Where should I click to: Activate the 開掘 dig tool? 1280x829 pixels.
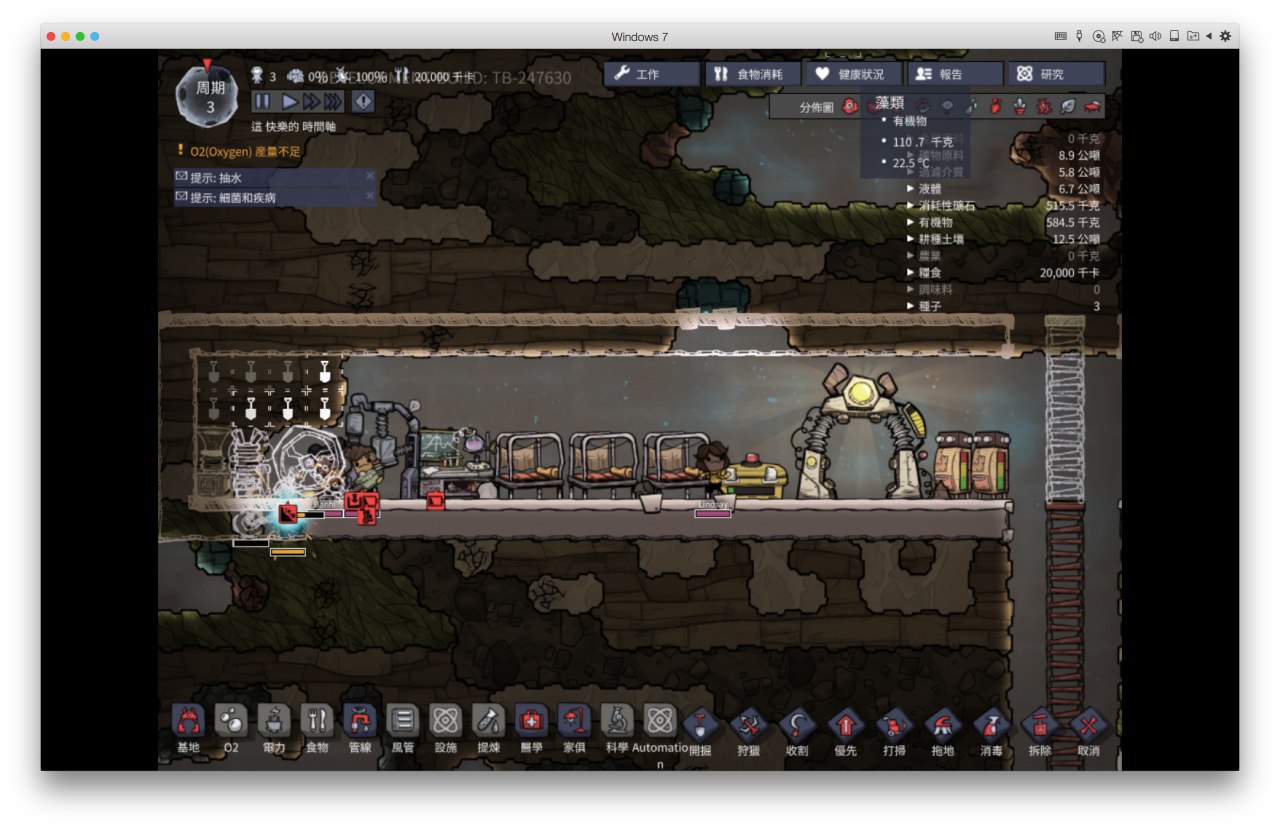700,727
